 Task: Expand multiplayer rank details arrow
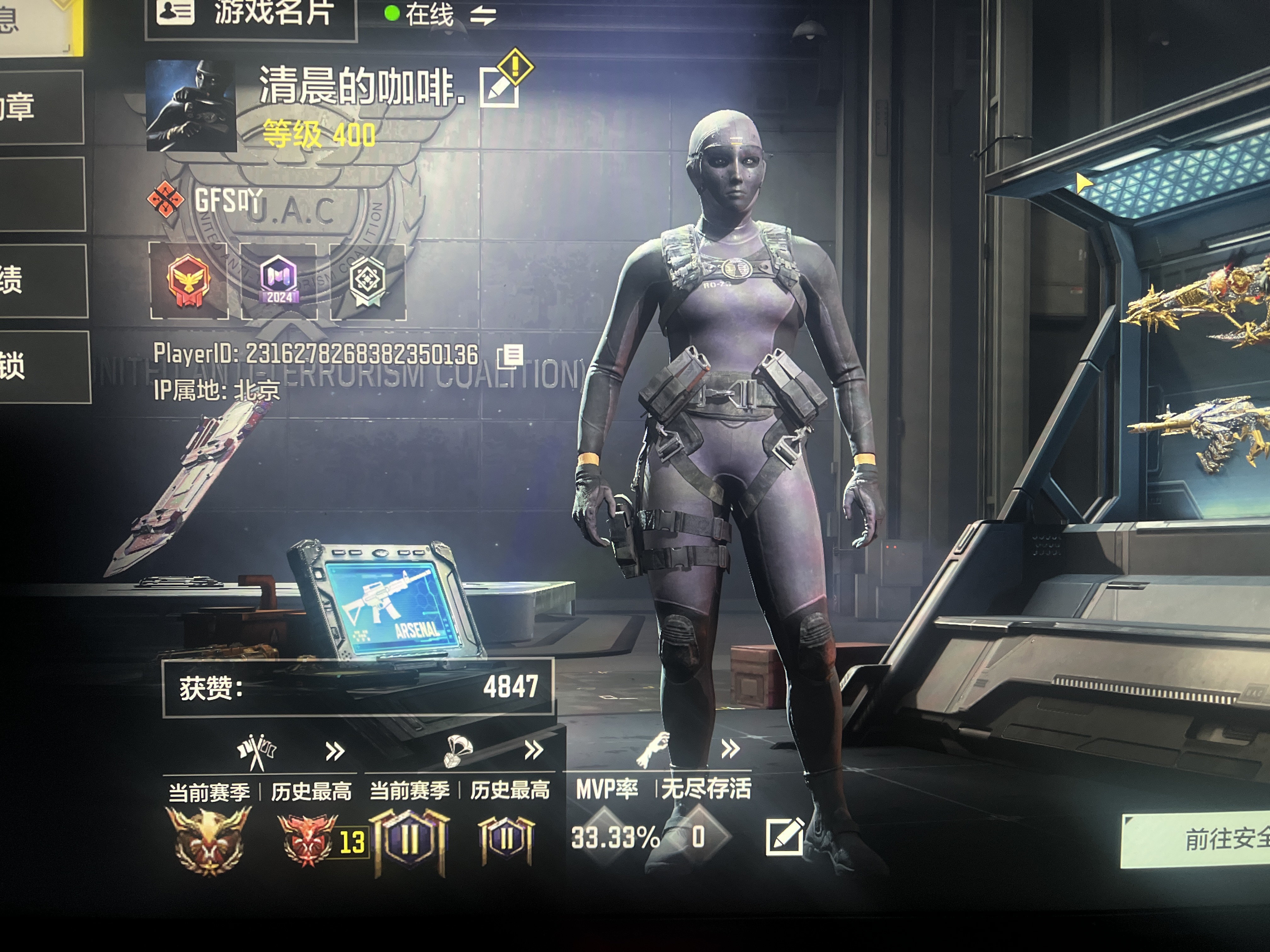(335, 751)
